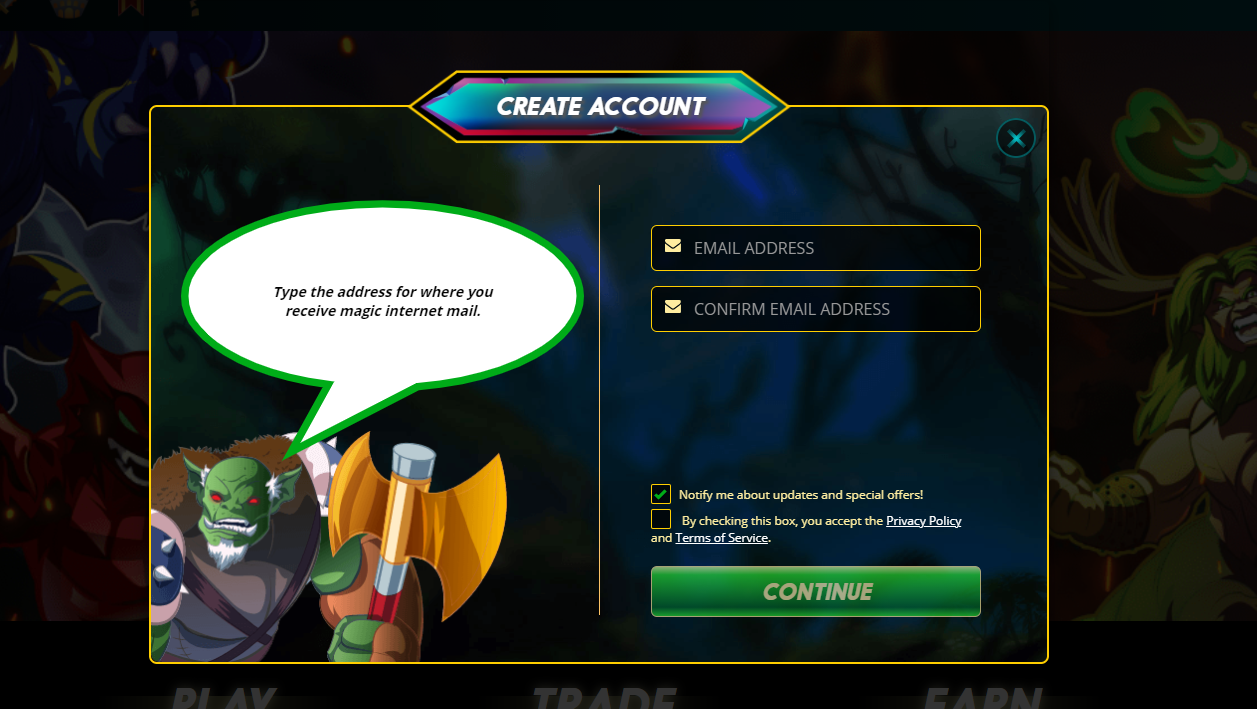Untick the updates and special offers checkbox

pyautogui.click(x=661, y=494)
